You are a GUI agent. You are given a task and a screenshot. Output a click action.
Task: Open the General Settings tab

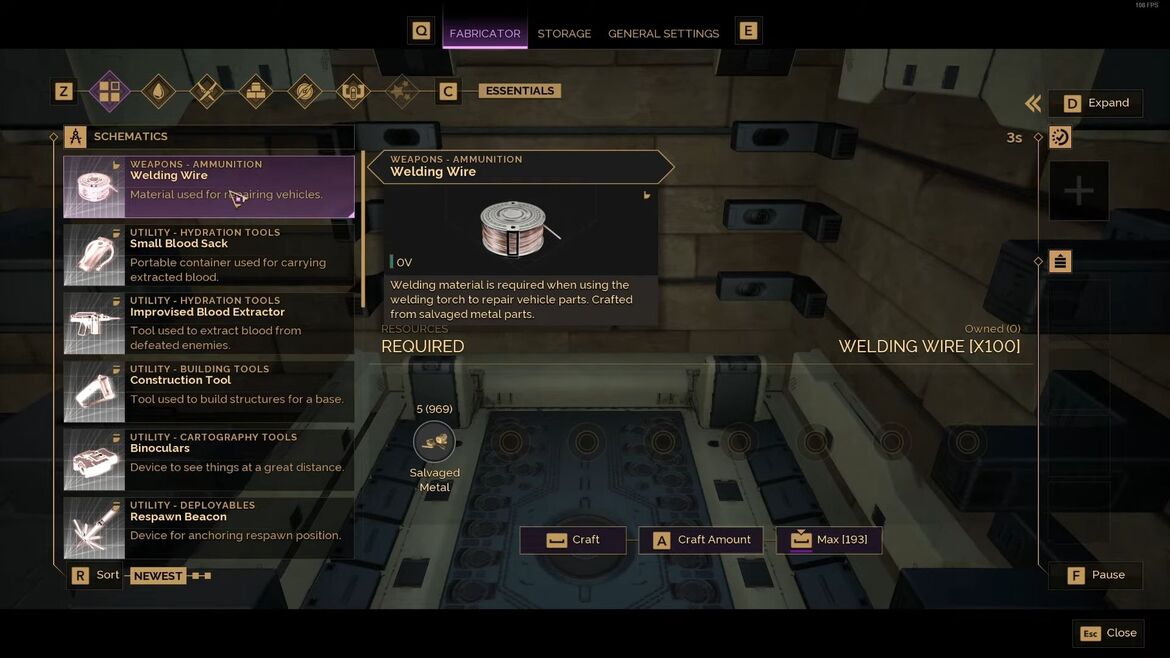[663, 33]
